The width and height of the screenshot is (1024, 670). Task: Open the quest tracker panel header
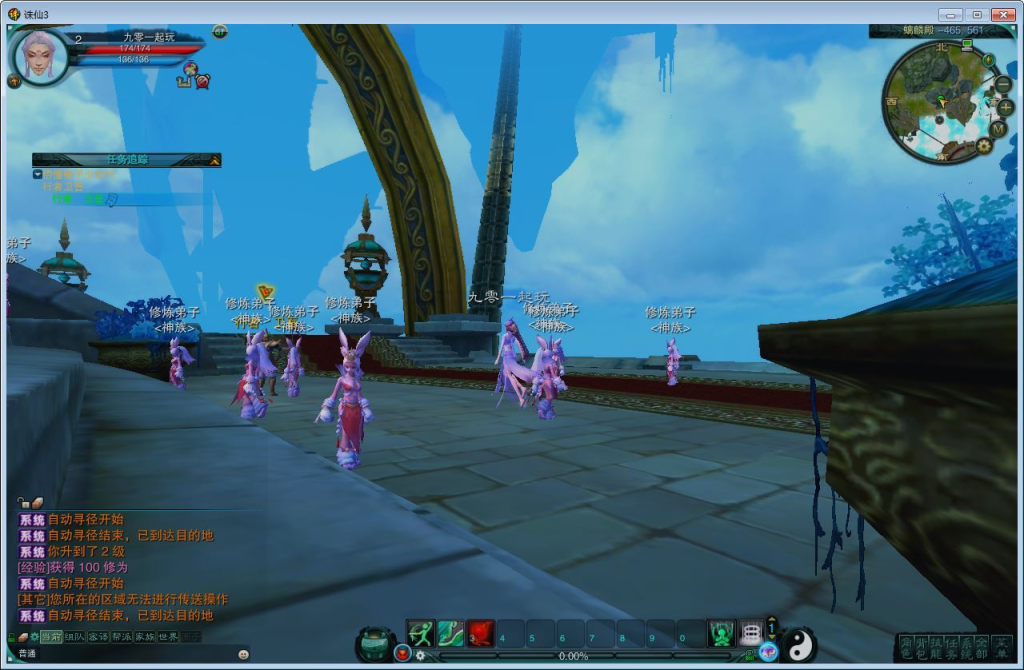click(x=126, y=159)
